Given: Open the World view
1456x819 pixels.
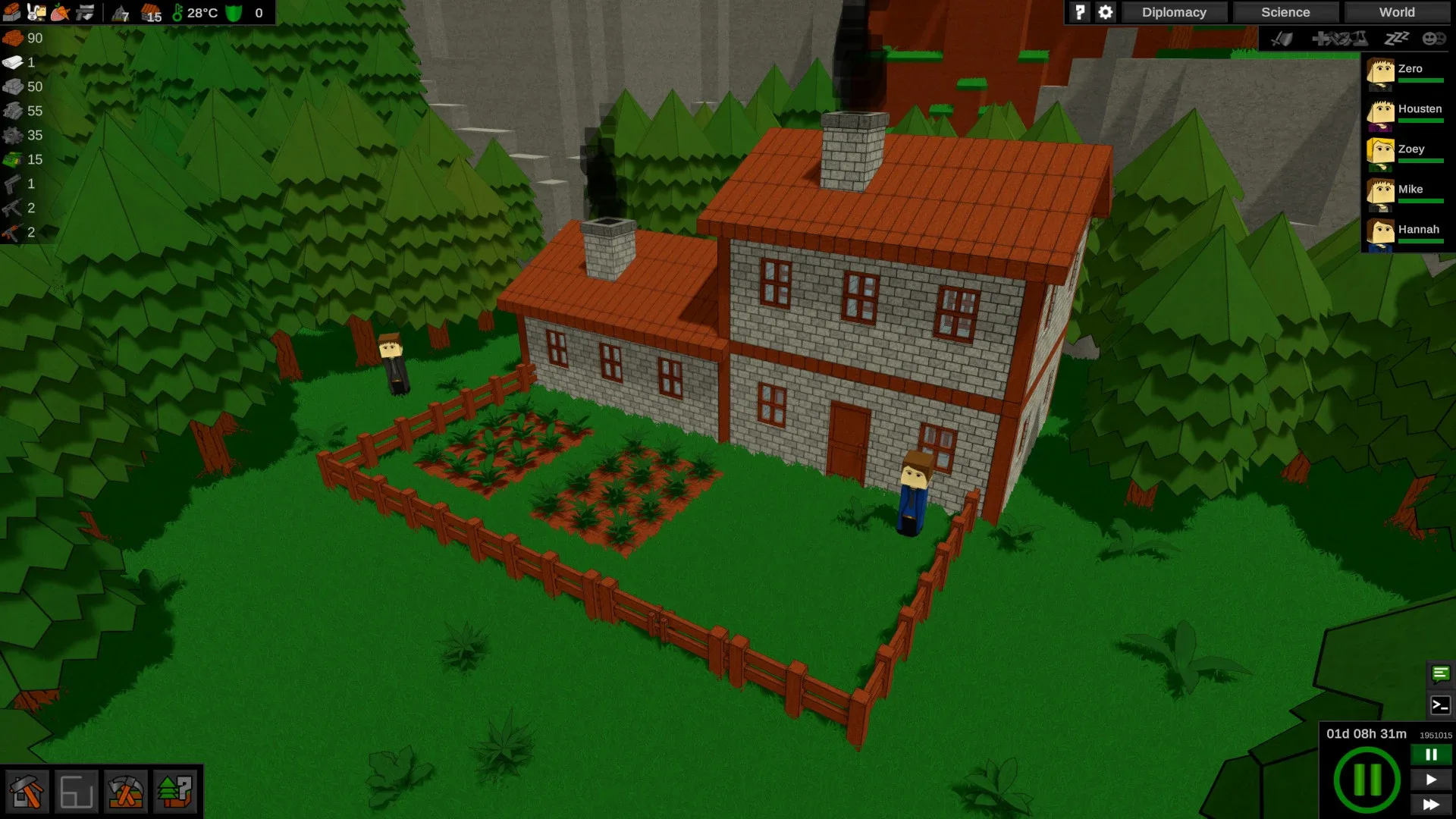Looking at the screenshot, I should [x=1395, y=12].
